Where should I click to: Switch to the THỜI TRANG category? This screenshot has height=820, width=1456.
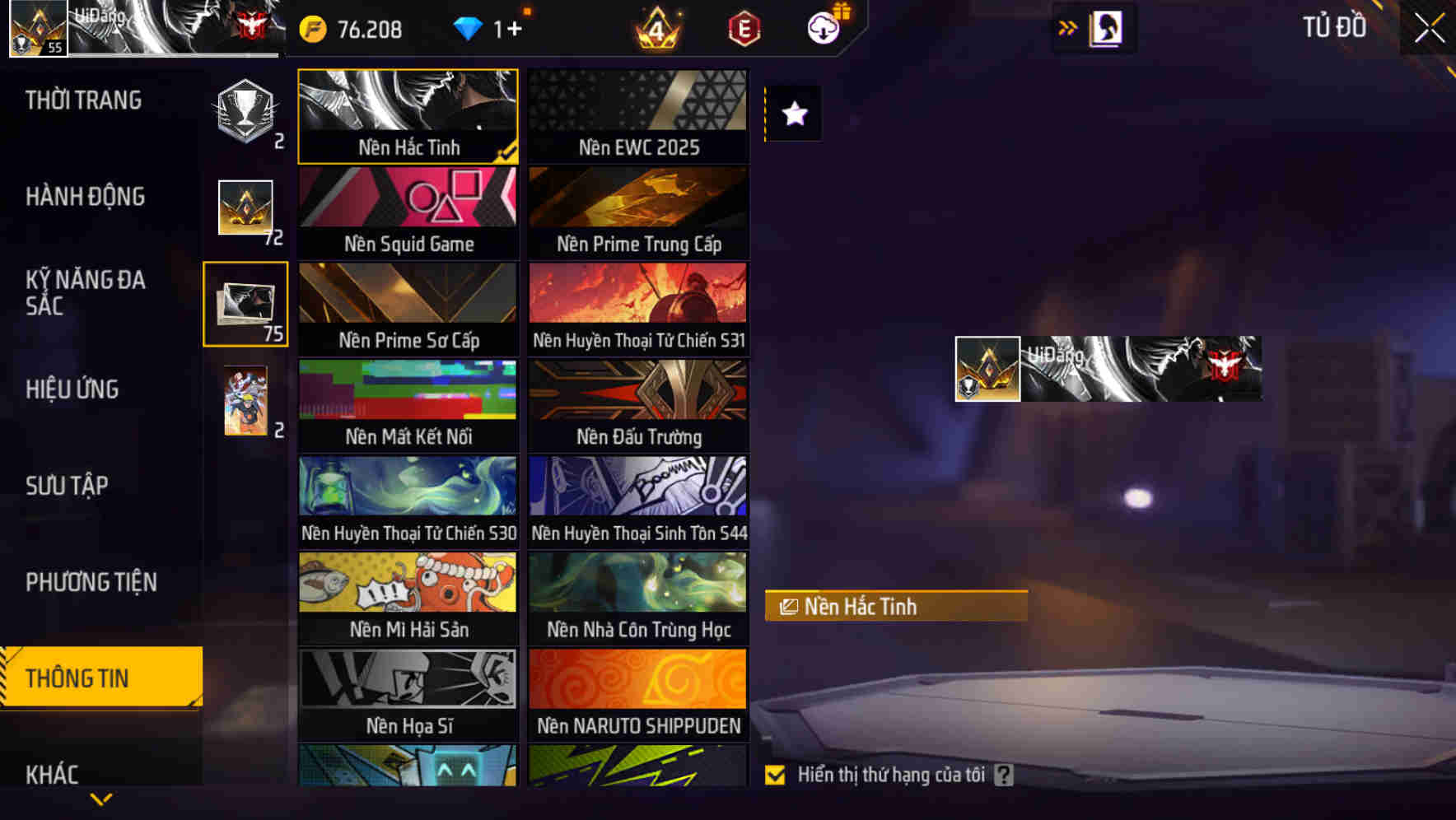tap(83, 100)
